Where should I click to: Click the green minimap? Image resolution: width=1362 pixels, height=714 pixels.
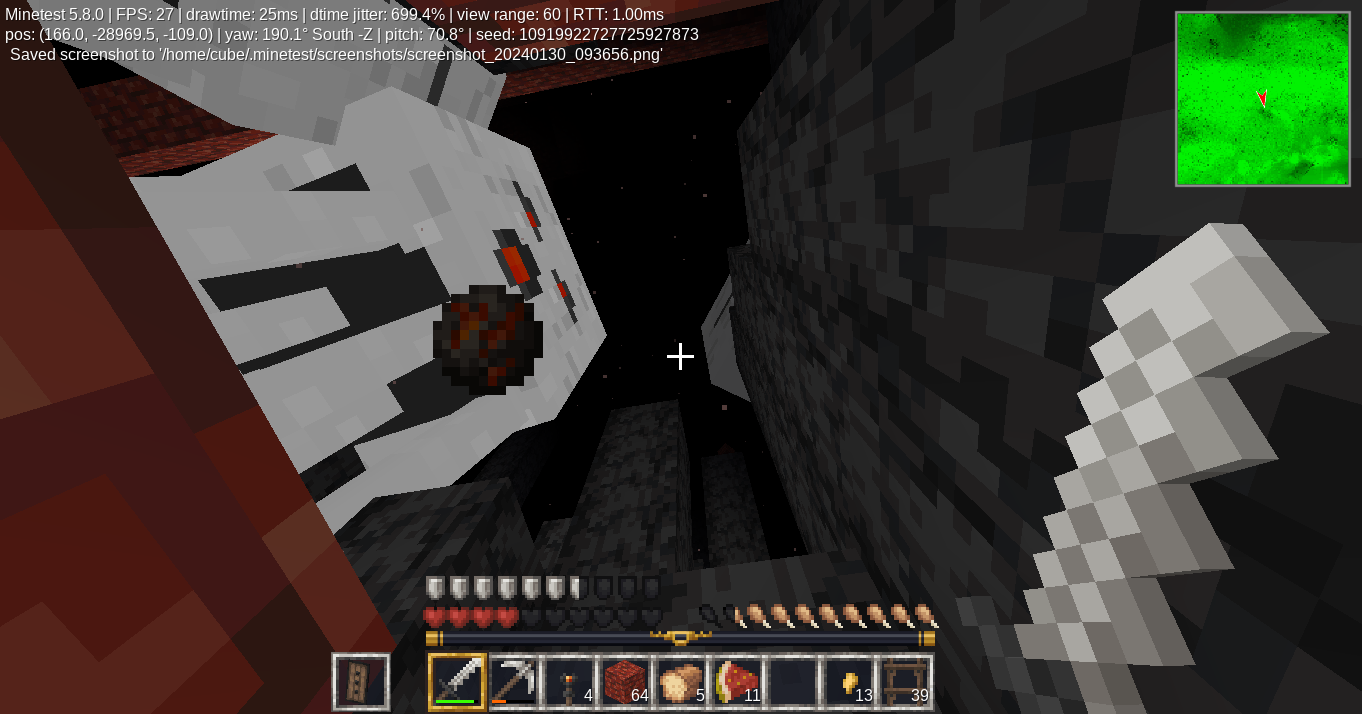(x=1262, y=99)
